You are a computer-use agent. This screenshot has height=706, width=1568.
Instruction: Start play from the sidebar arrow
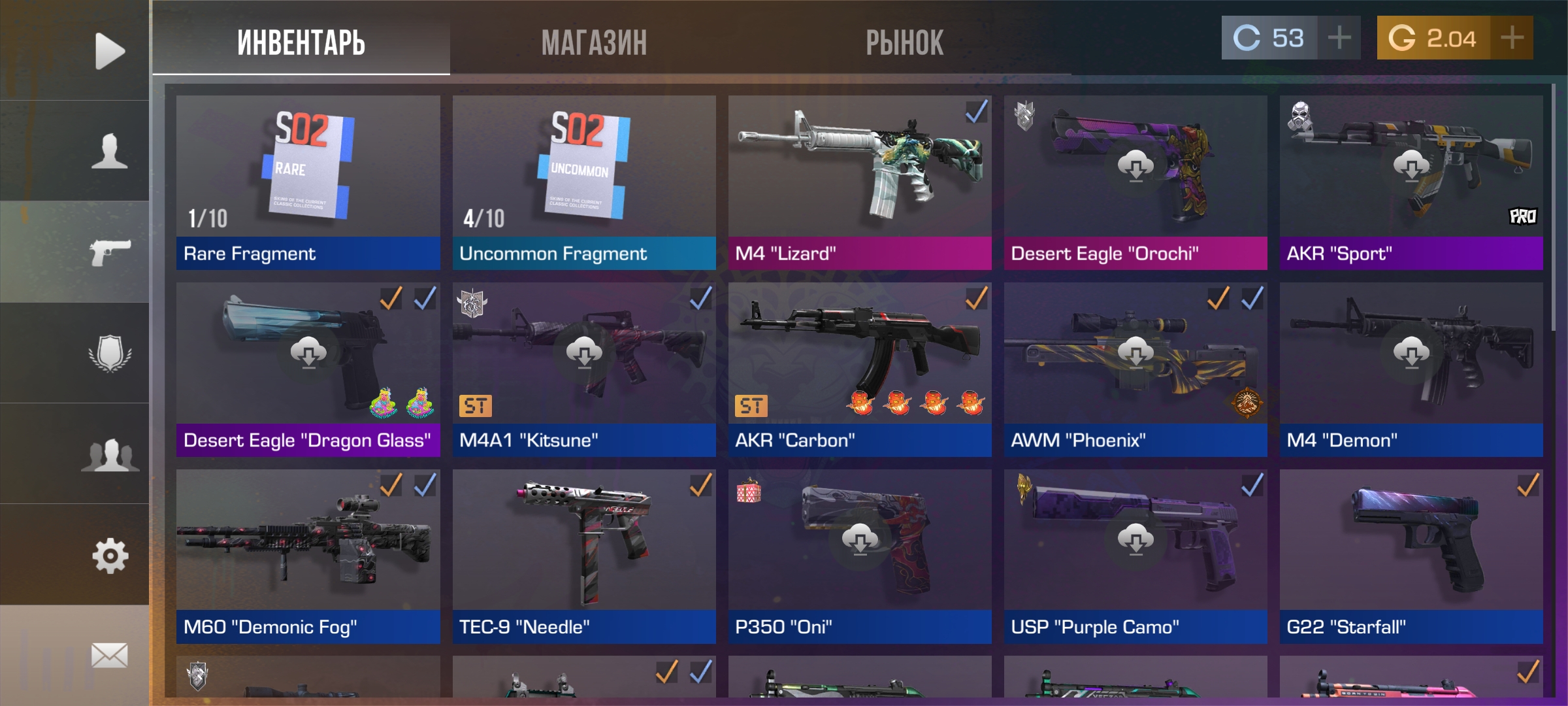[109, 50]
